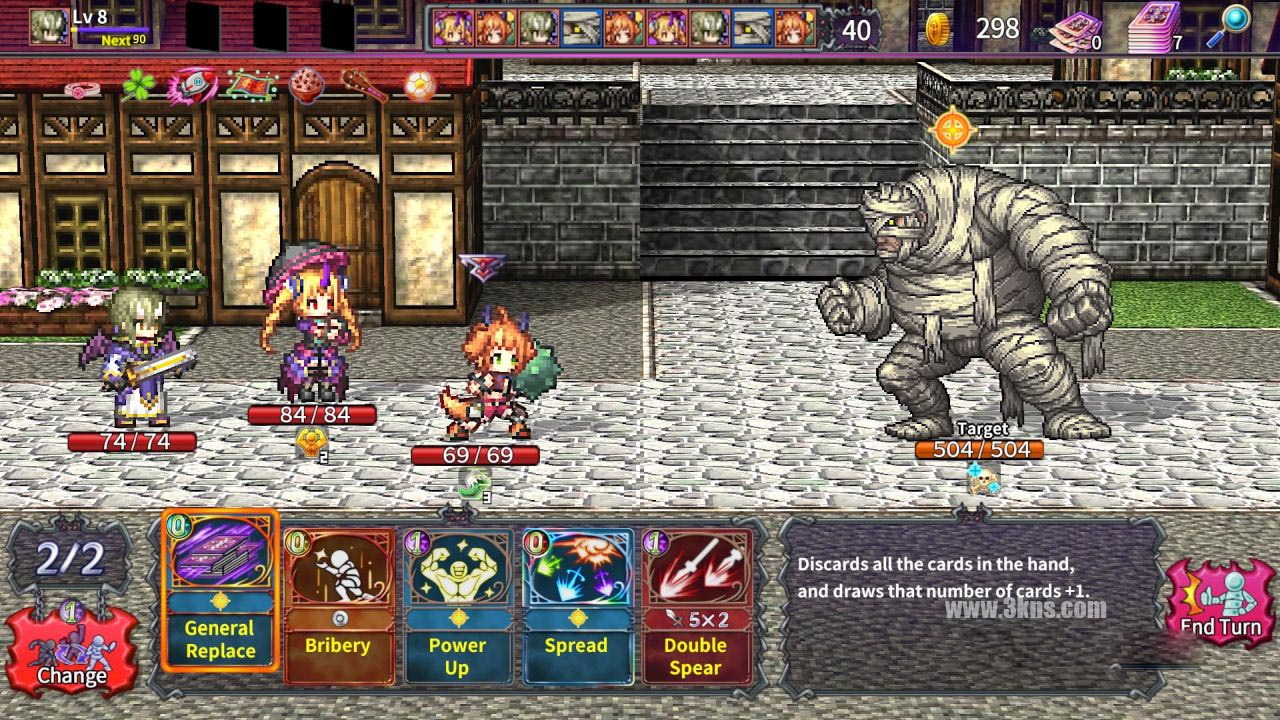Screen dimensions: 1280x720
Task: Inspect the wooden club relic
Action: (x=364, y=87)
